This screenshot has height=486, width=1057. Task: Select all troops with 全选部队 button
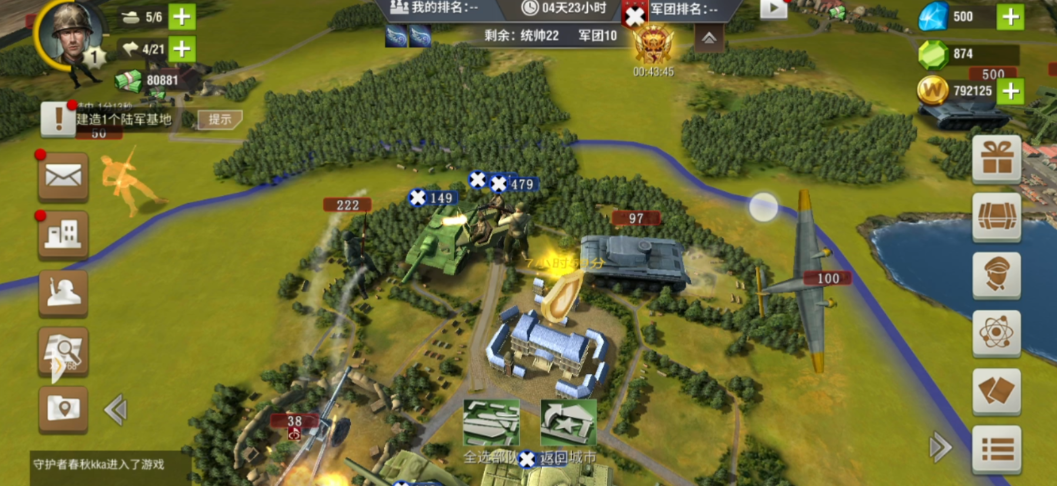tap(491, 426)
